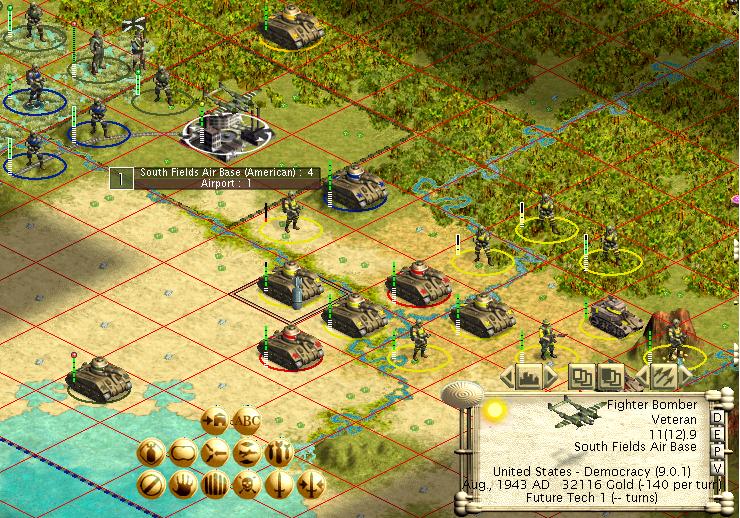Image resolution: width=740 pixels, height=518 pixels.
Task: Rename the unit with the ABC button
Action: [246, 420]
